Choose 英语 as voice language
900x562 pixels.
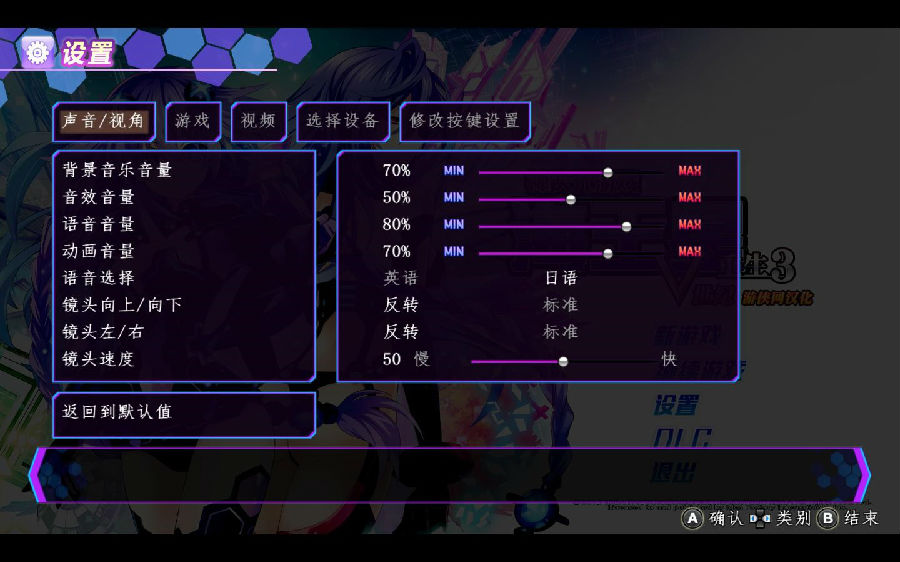pyautogui.click(x=400, y=278)
